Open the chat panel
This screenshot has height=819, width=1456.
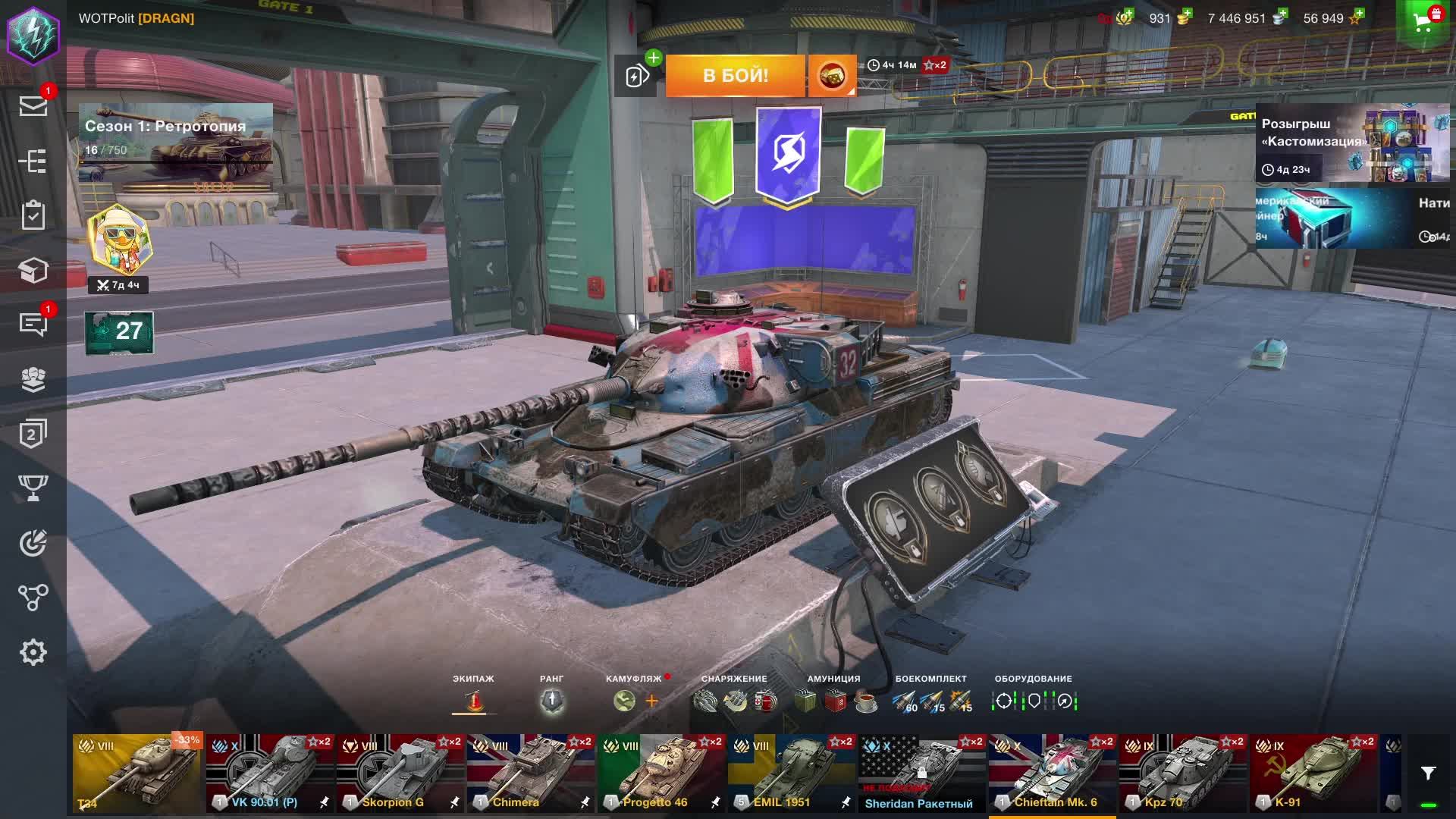pos(33,325)
